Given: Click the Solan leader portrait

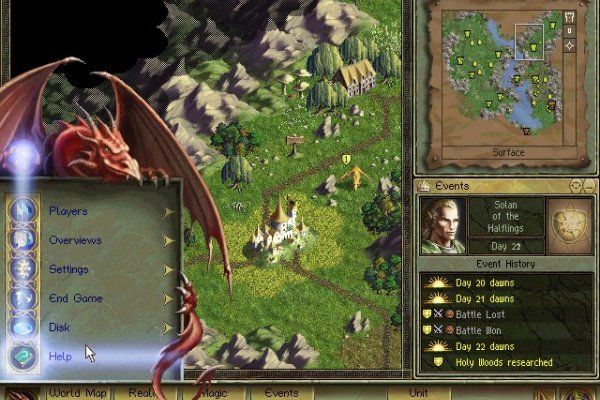Looking at the screenshot, I should coord(442,225).
